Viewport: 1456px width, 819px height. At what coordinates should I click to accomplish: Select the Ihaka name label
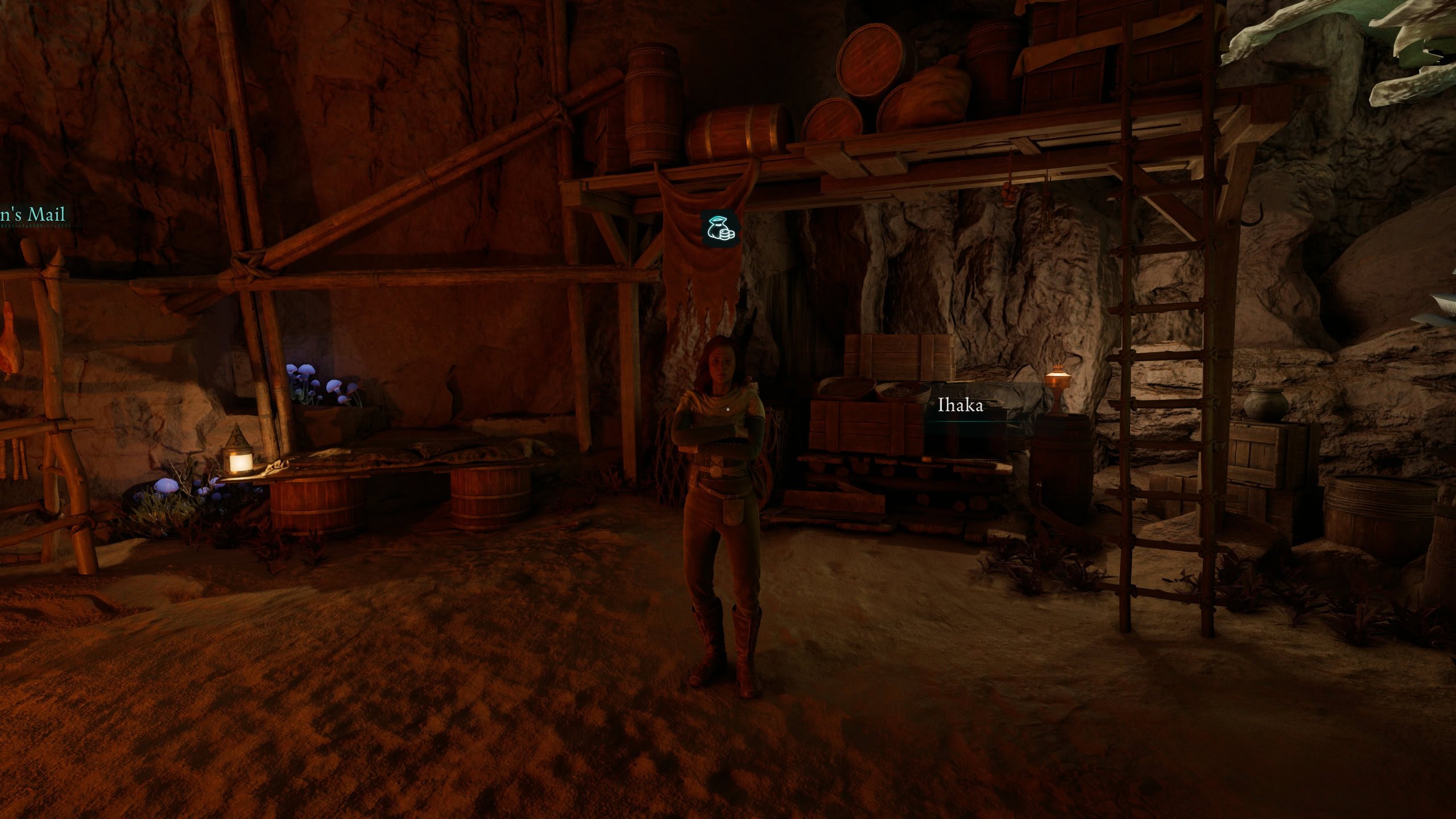tap(960, 406)
